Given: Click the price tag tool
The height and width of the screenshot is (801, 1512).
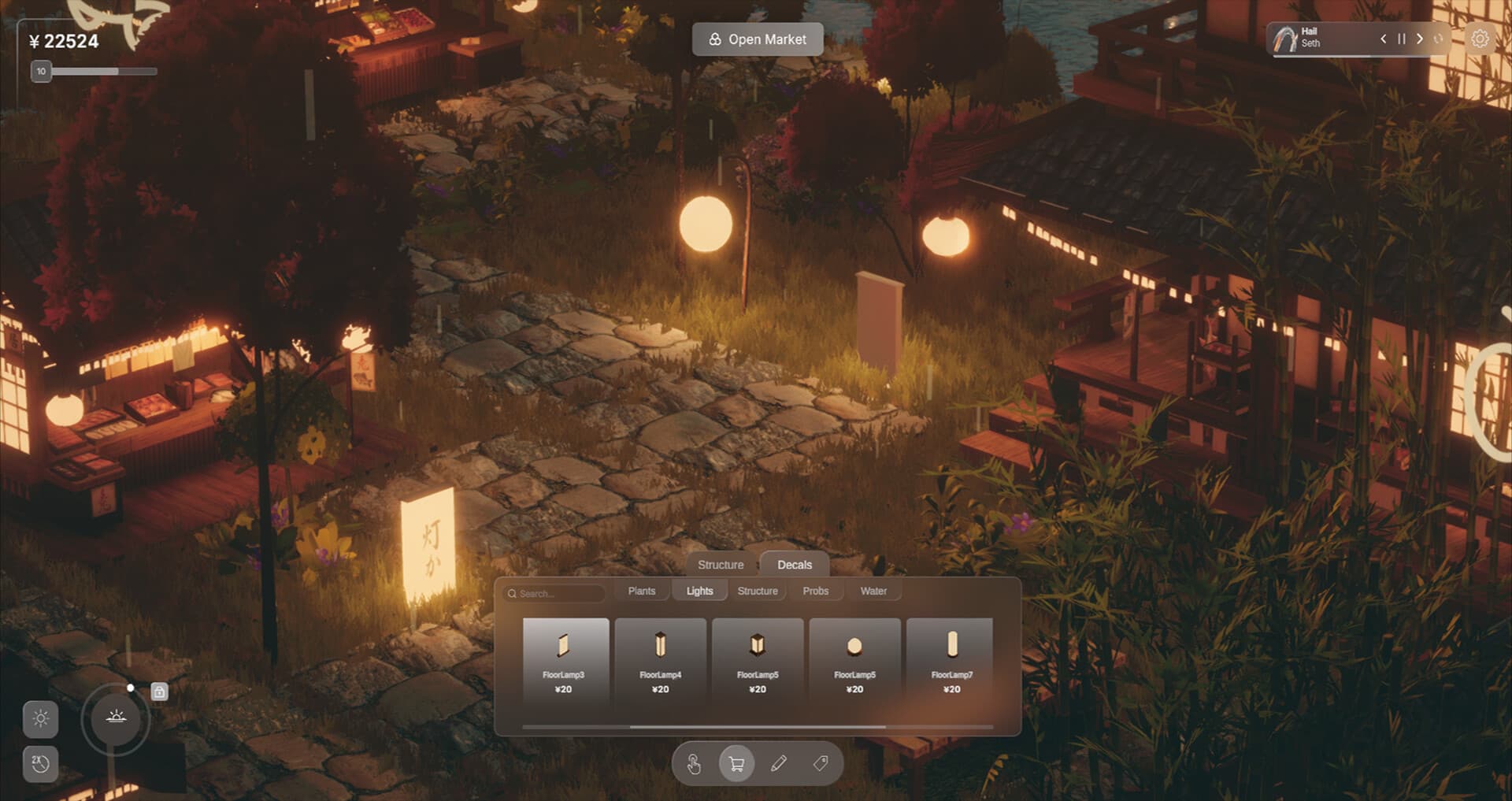Looking at the screenshot, I should pyautogui.click(x=820, y=763).
